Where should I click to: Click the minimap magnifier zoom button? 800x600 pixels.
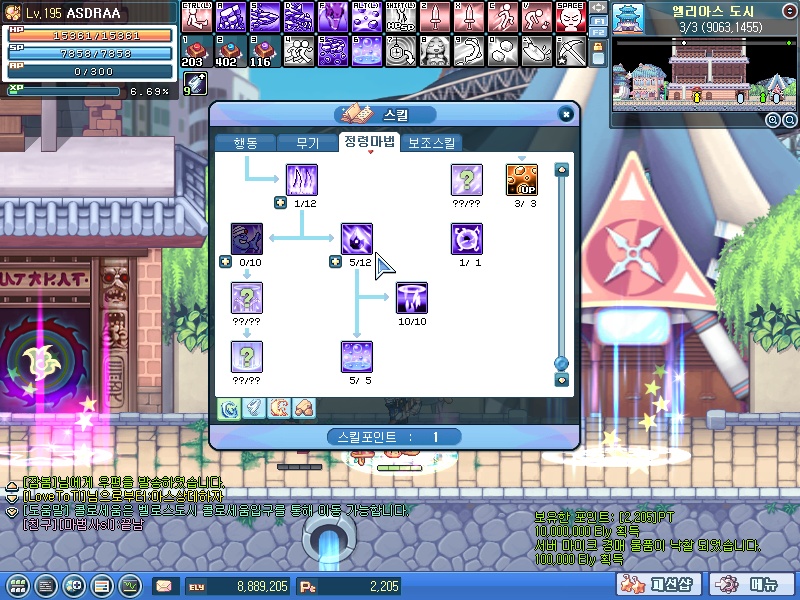(x=773, y=119)
